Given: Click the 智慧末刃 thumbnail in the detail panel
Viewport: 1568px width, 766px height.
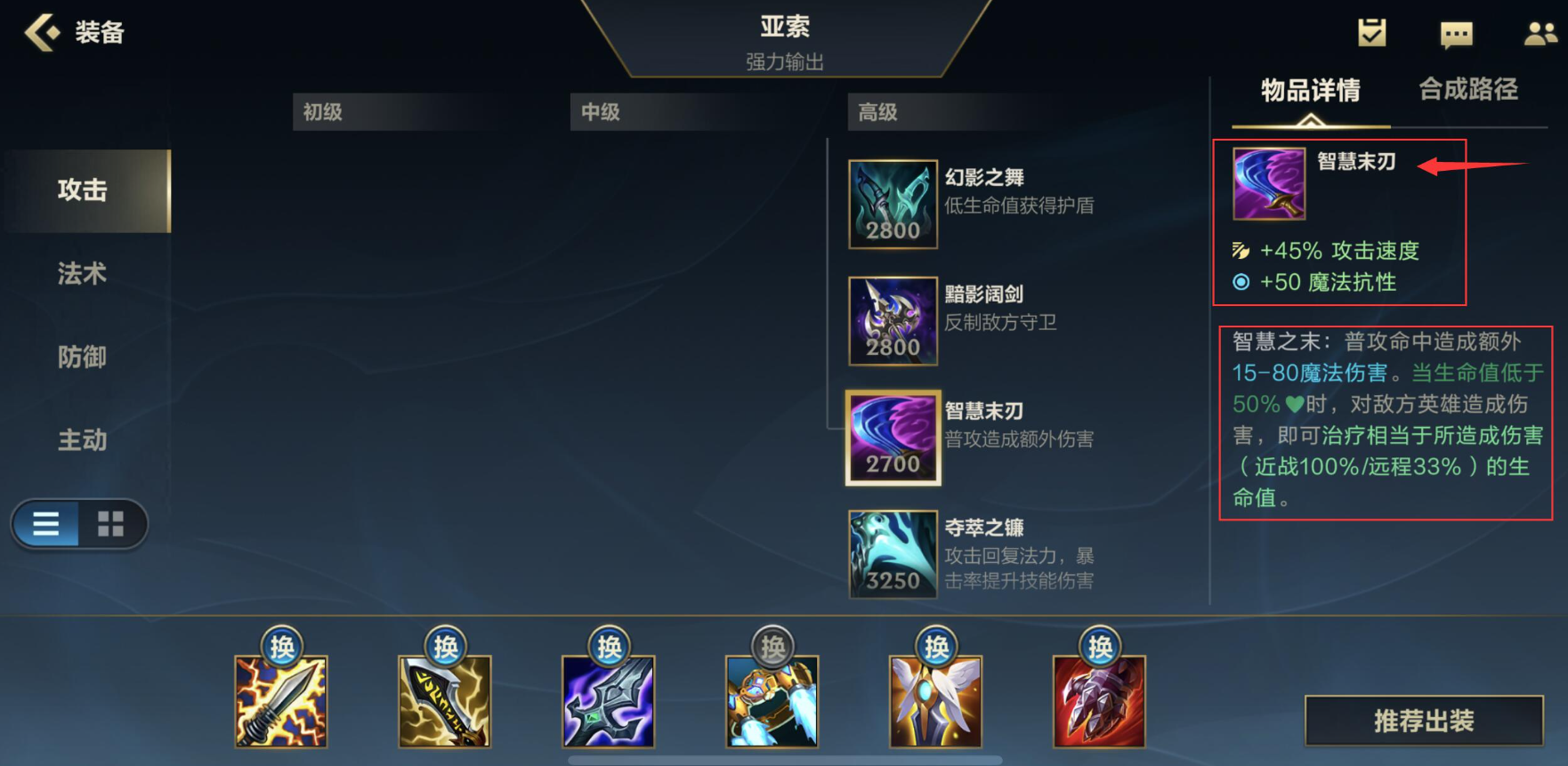Looking at the screenshot, I should click(x=1267, y=182).
